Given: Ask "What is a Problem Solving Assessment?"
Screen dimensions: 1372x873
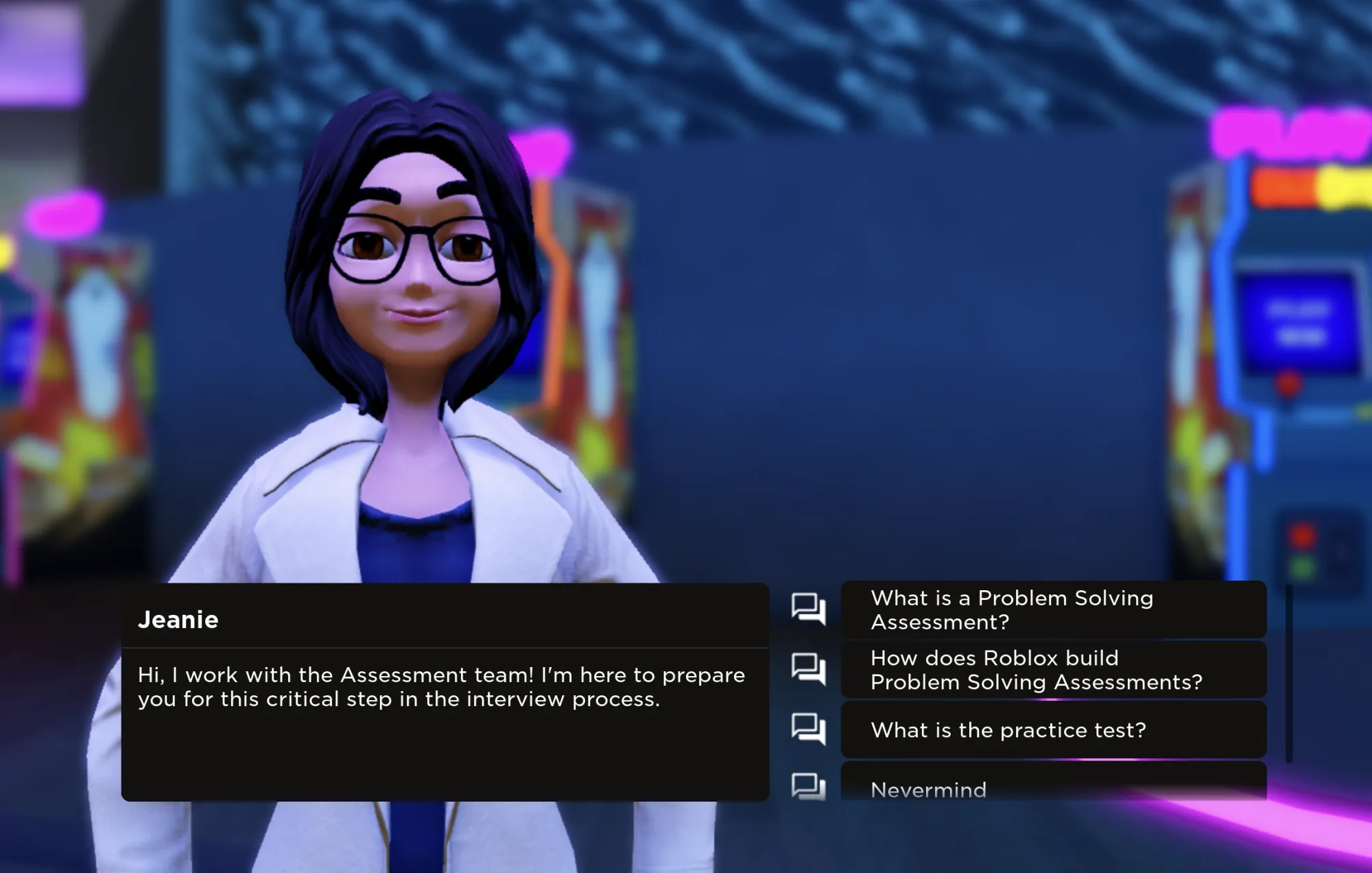Looking at the screenshot, I should click(1053, 610).
